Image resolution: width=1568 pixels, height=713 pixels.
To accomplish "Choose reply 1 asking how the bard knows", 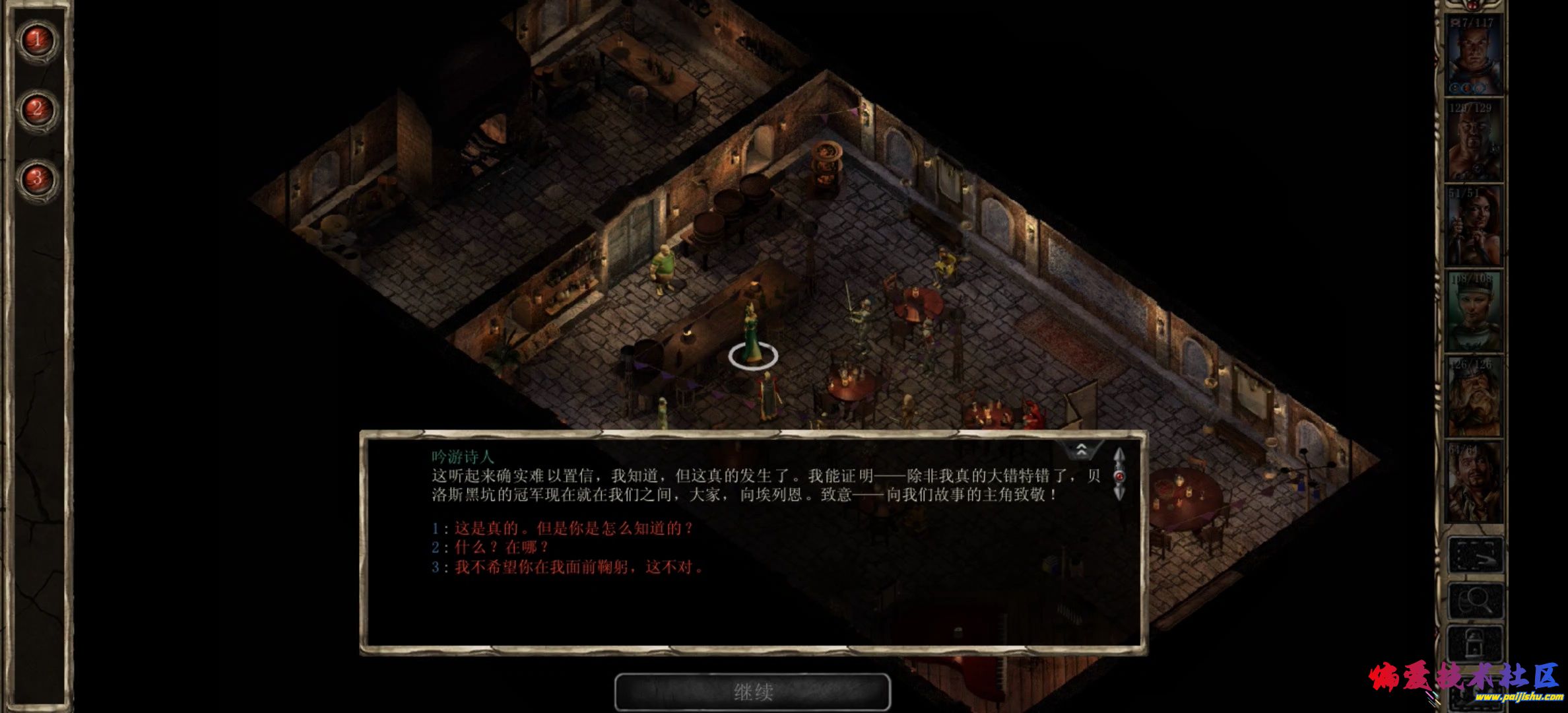I will pos(573,529).
